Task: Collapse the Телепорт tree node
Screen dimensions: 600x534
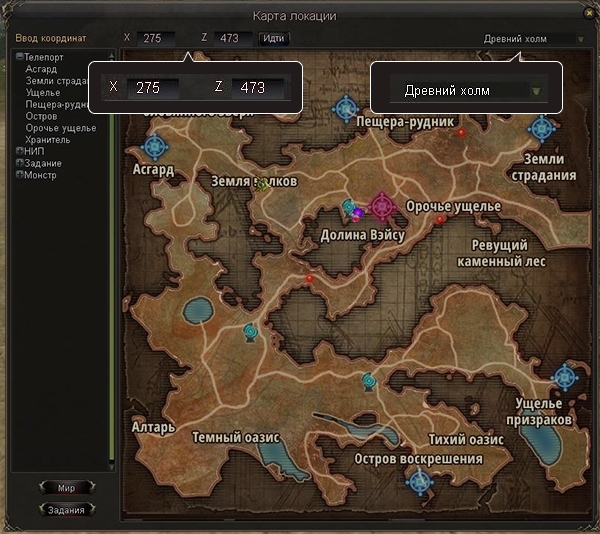Action: click(x=19, y=58)
